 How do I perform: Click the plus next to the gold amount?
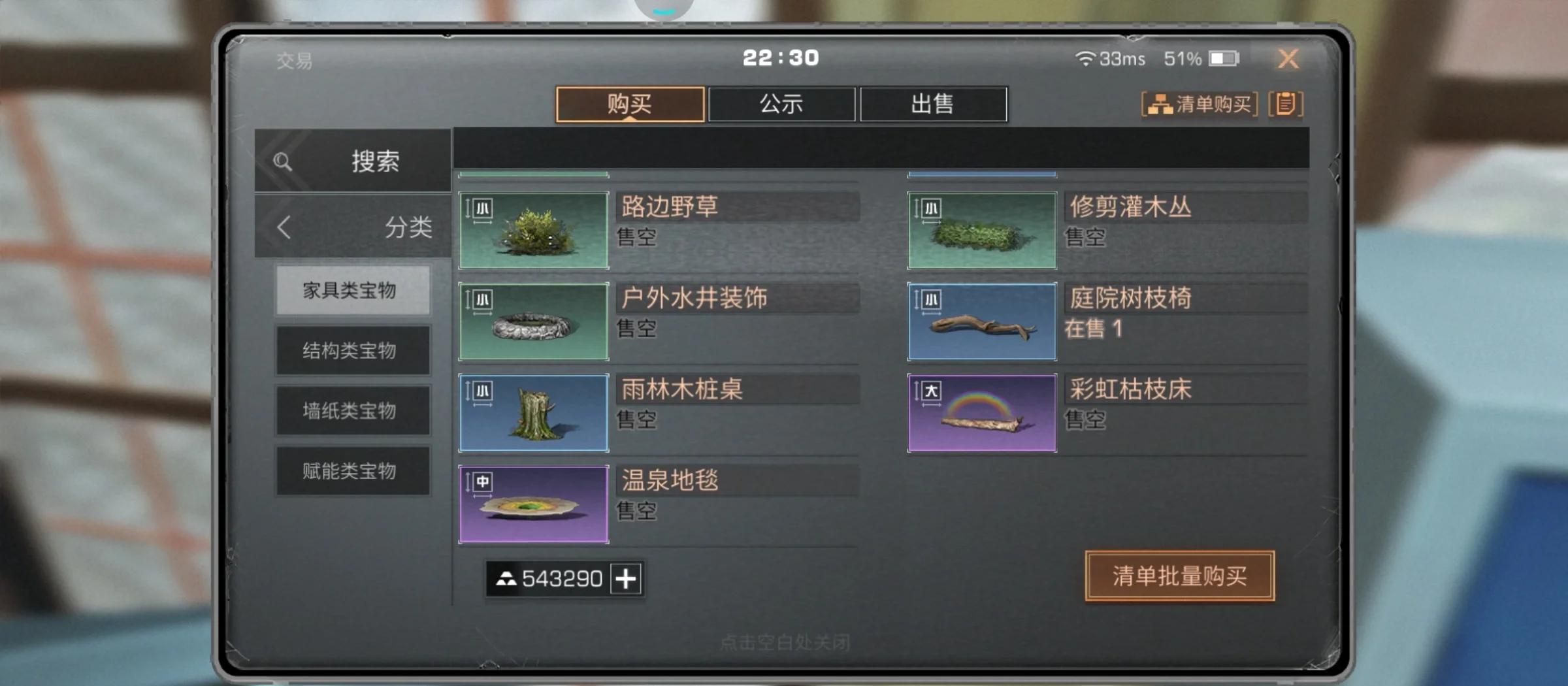(626, 578)
